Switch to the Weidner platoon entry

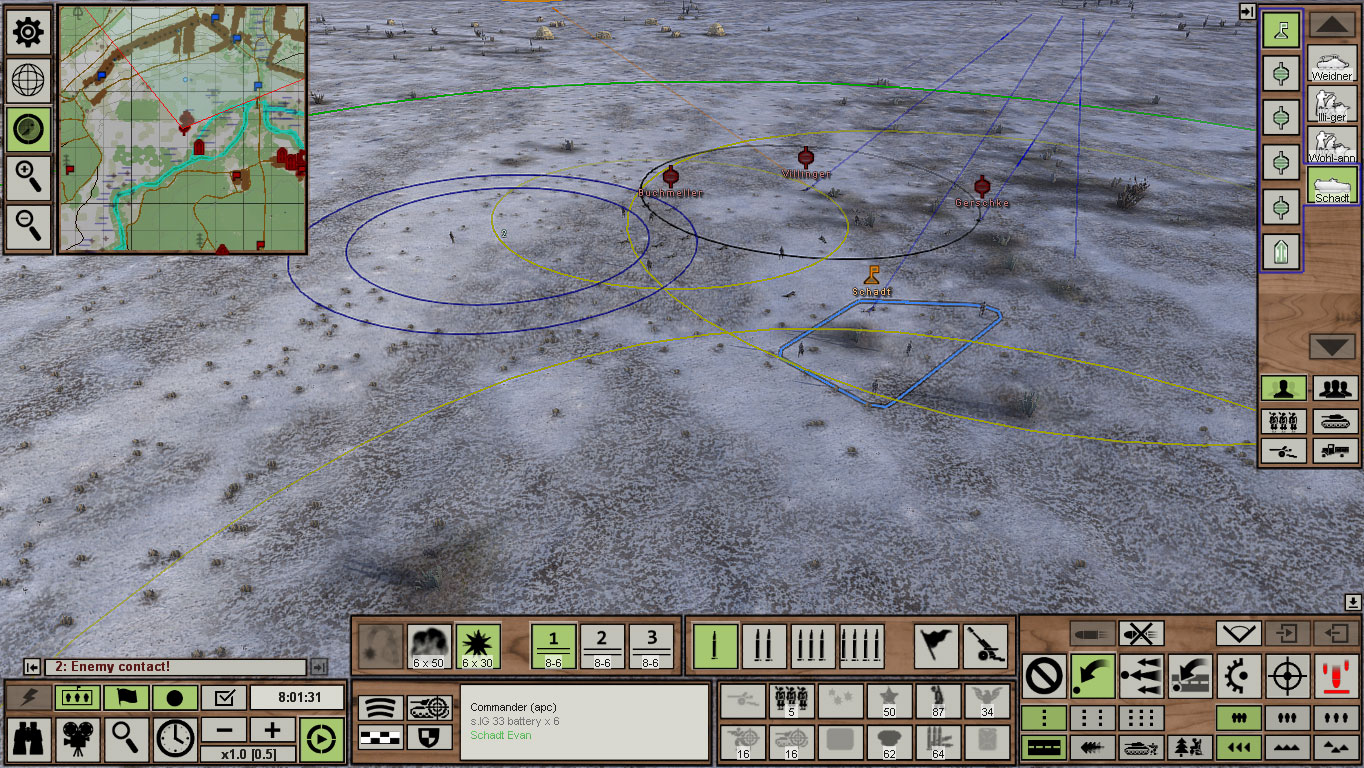click(1330, 63)
